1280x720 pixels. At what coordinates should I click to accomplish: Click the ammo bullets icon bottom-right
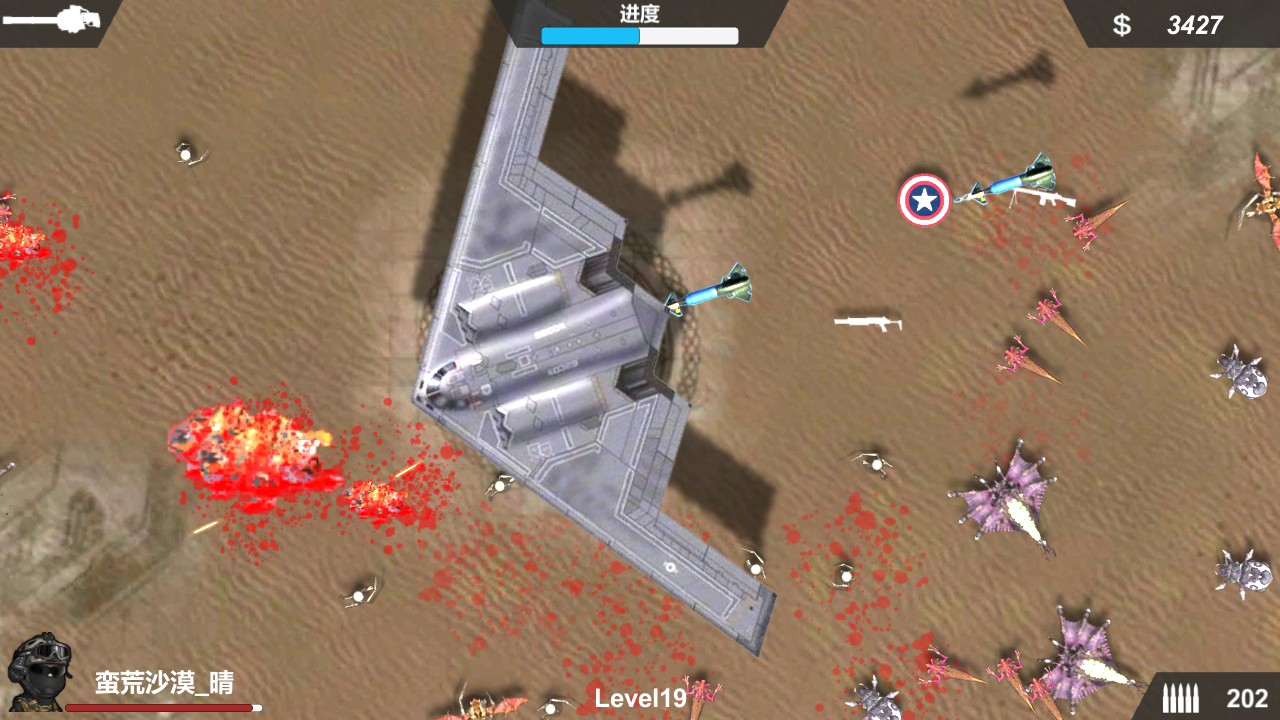1183,700
